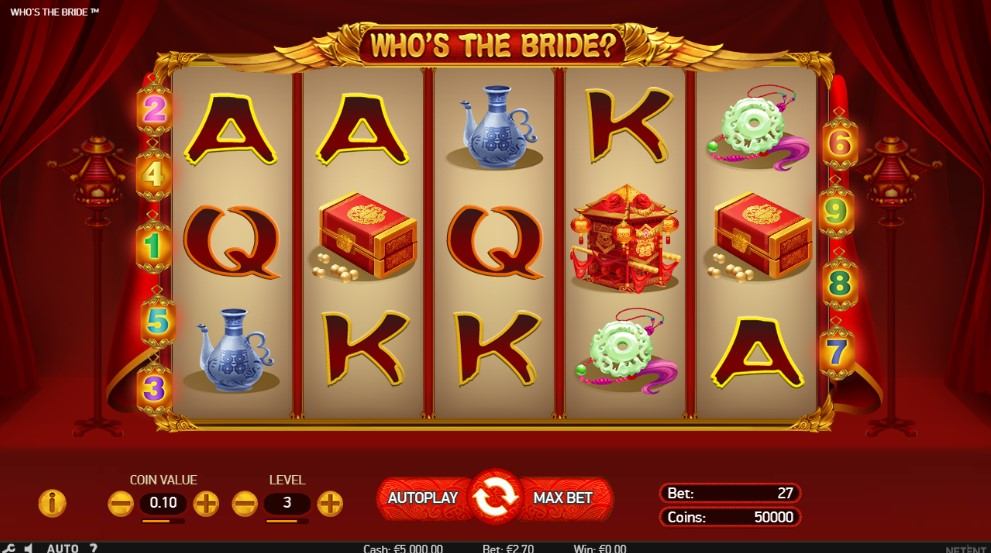Select payline number 4 marker
Screen dimensions: 991x553
[154, 173]
